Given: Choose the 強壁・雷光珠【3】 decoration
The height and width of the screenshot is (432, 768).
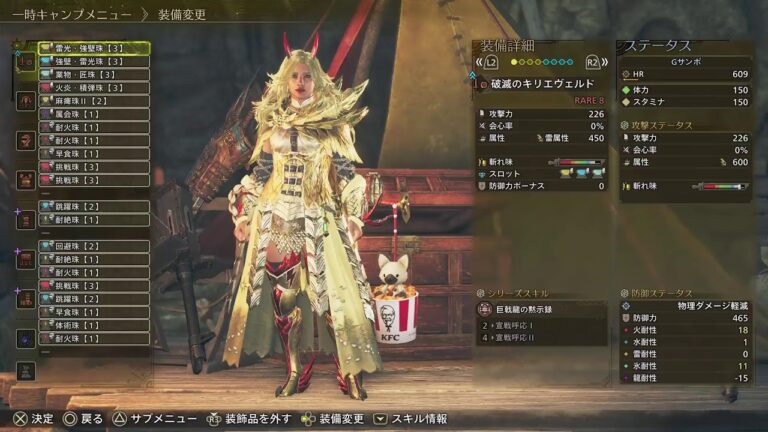Looking at the screenshot, I should pos(93,61).
